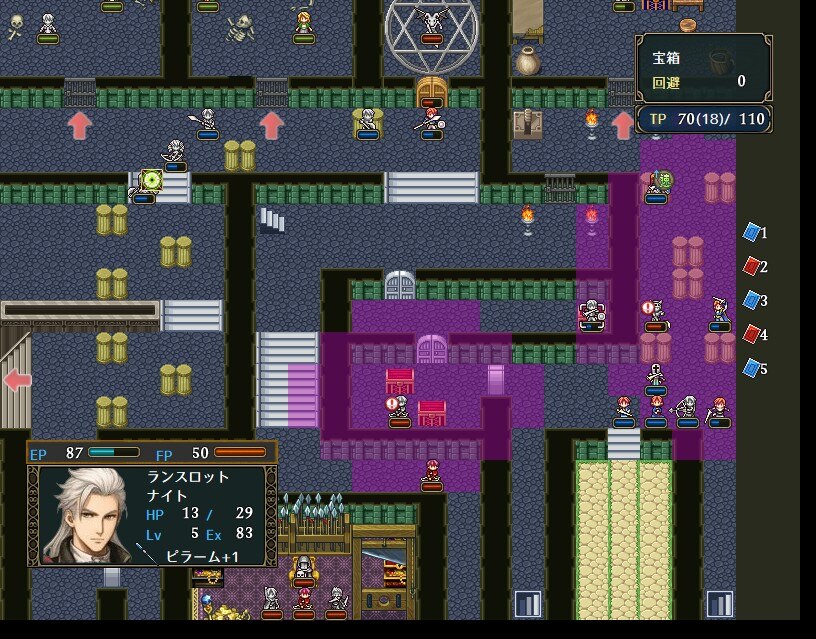Open the 宝箱 terrain info panel

[703, 68]
